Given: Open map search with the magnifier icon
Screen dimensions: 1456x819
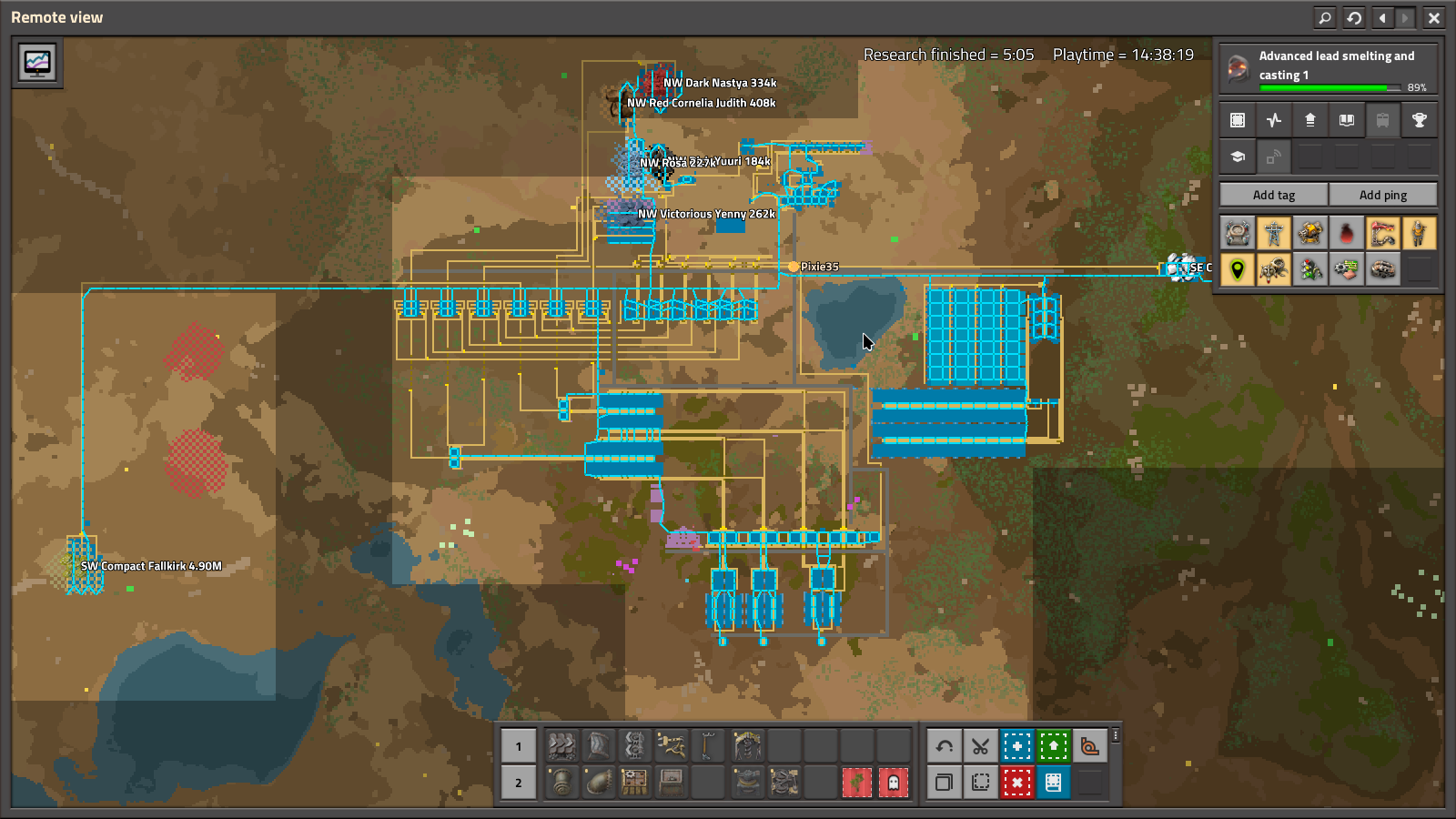Looking at the screenshot, I should coord(1325,17).
